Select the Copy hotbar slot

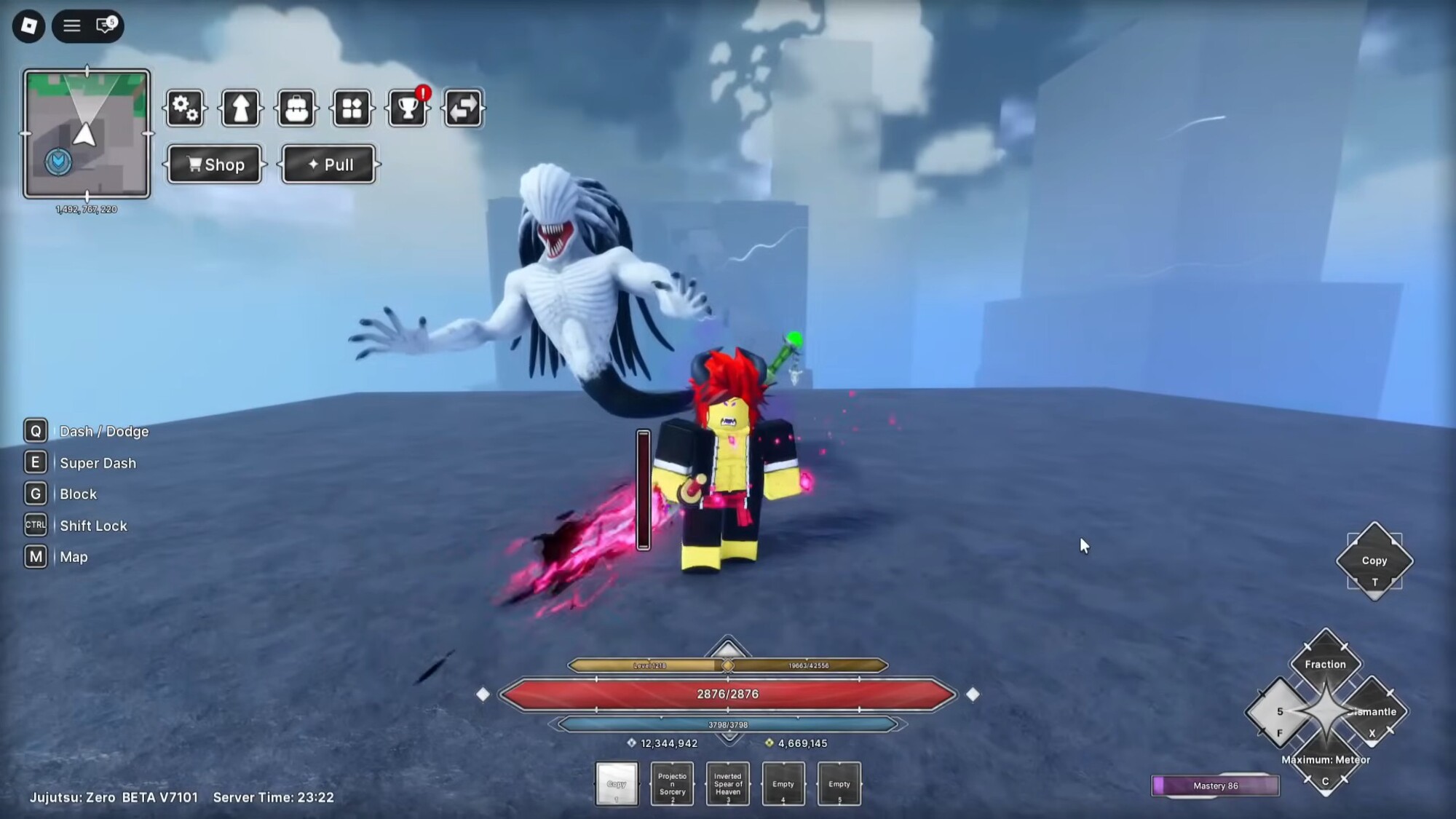617,784
